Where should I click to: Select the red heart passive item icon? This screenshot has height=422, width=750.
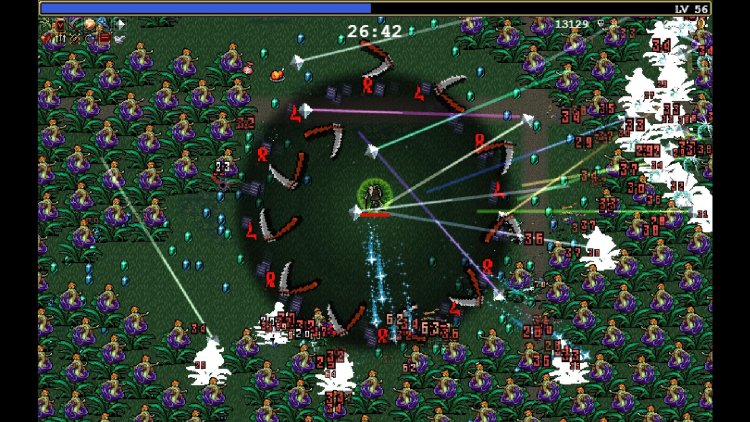click(44, 39)
